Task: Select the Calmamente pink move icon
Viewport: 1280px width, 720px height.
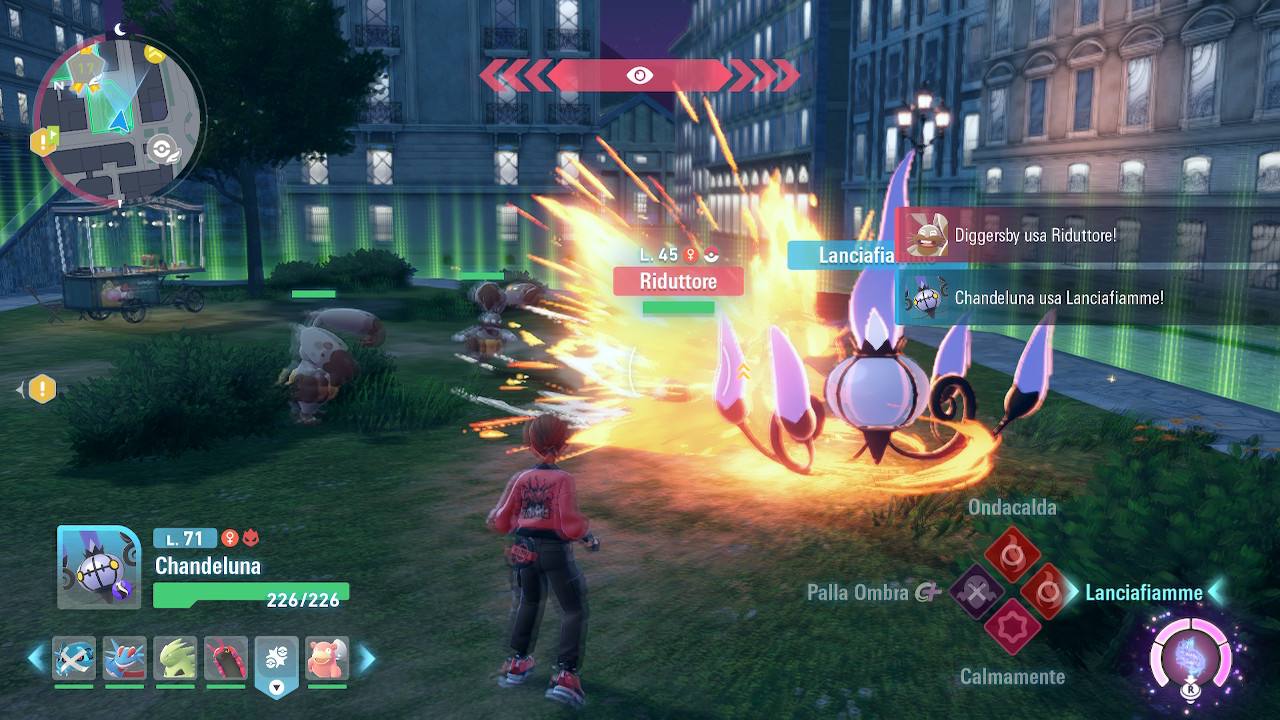Action: point(1013,626)
